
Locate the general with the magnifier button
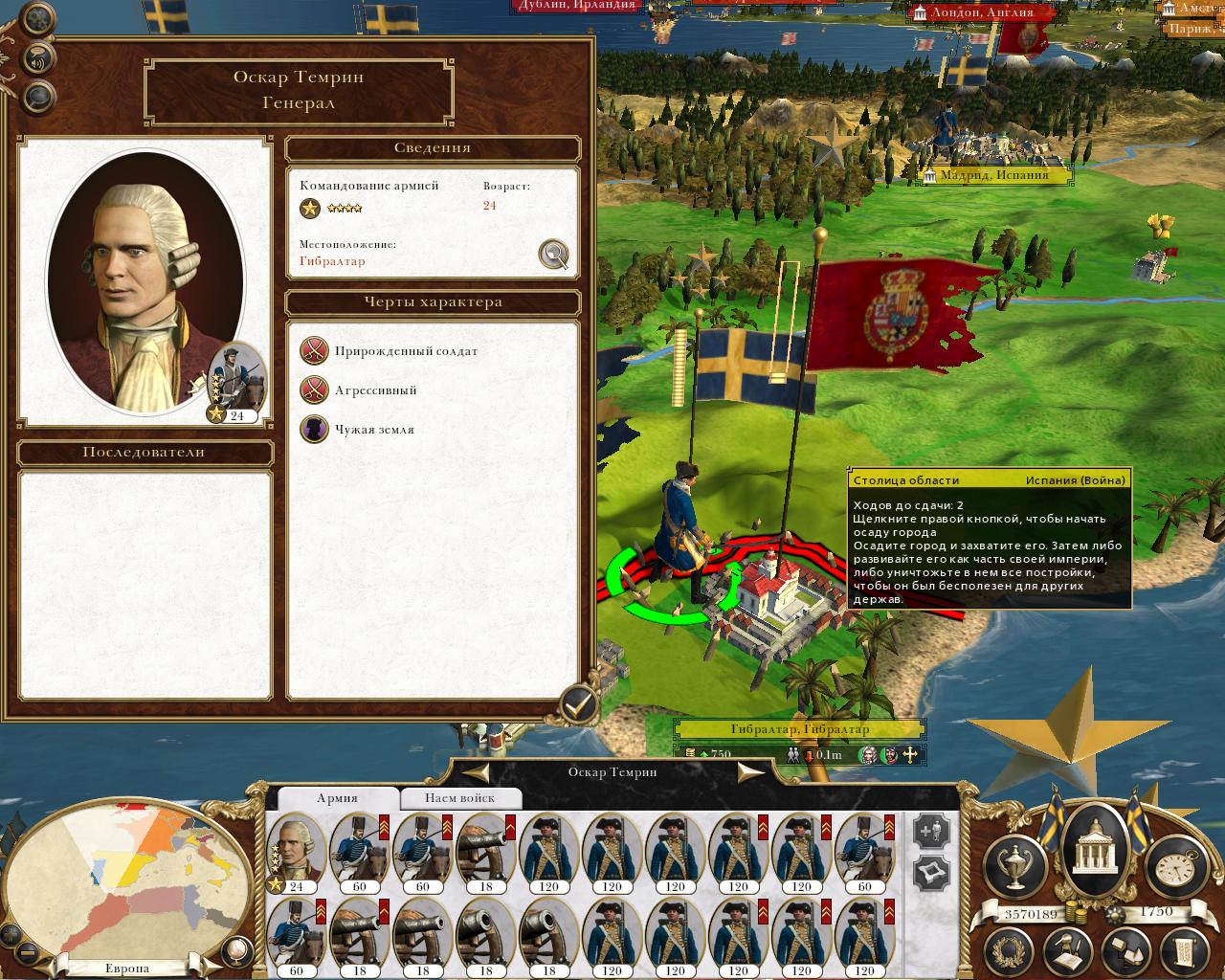(x=553, y=254)
